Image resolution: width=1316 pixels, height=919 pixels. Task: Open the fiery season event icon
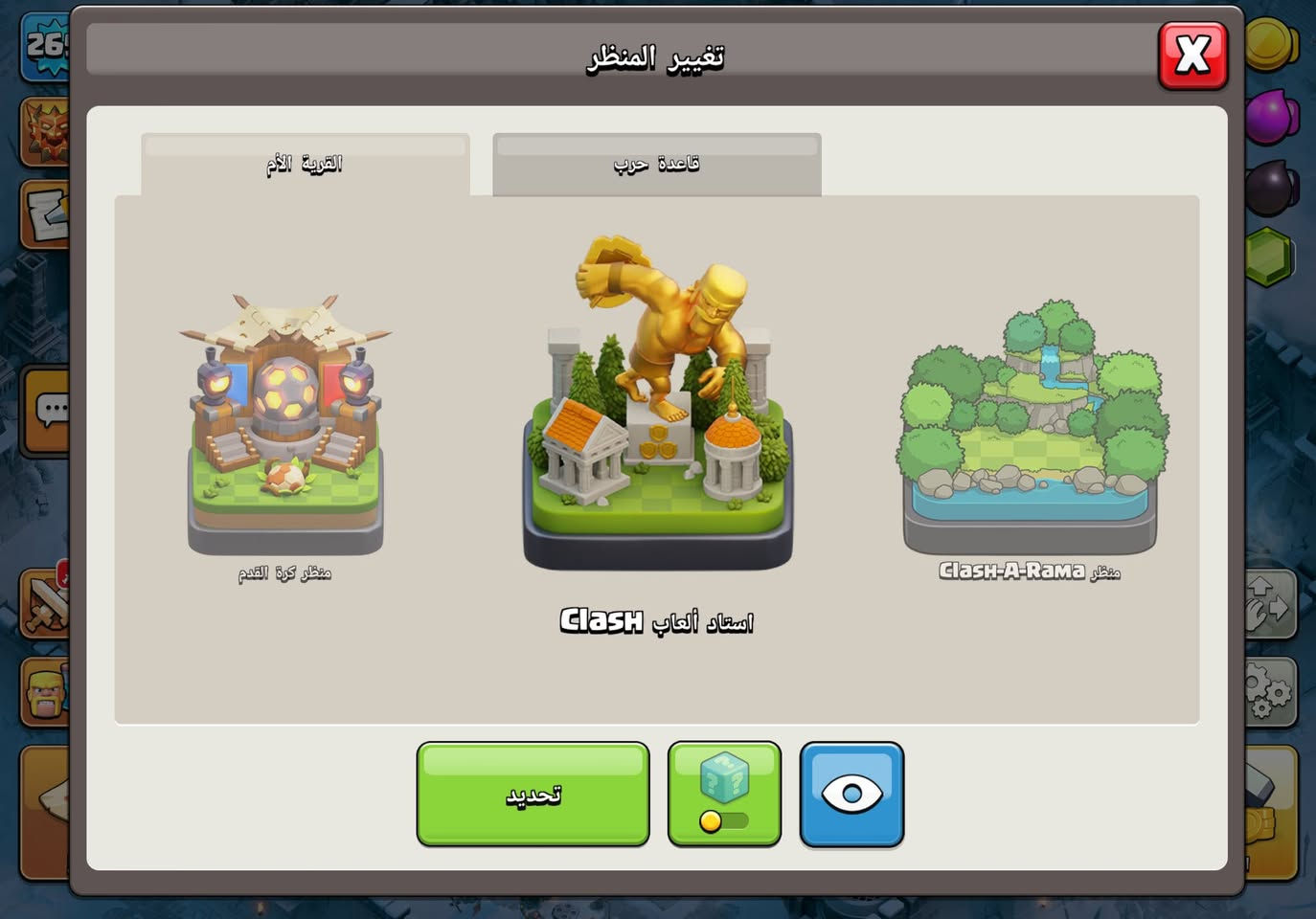pyautogui.click(x=44, y=129)
